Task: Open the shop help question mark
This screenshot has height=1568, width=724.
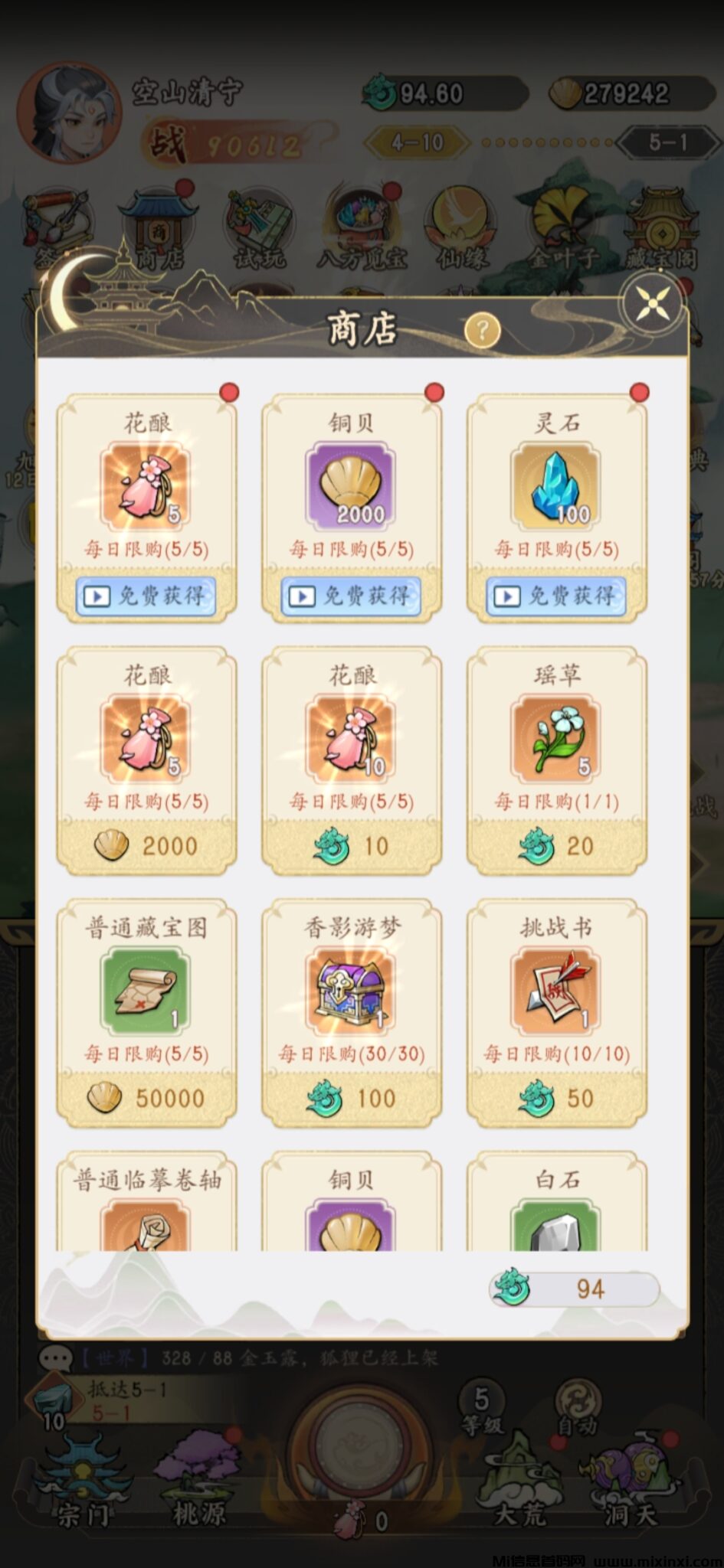Action: click(x=482, y=331)
